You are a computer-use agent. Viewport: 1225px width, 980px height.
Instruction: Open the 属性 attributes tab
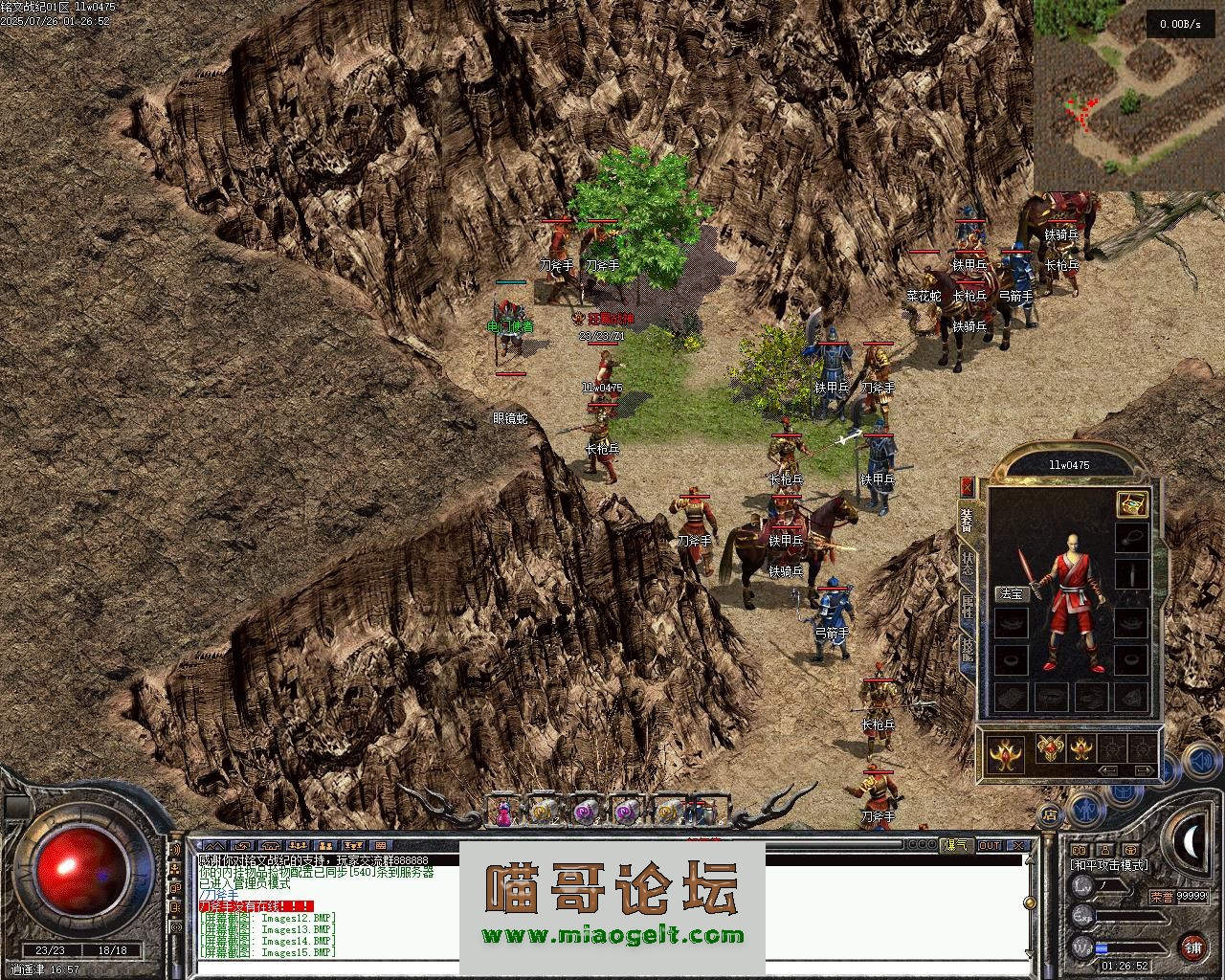click(968, 607)
